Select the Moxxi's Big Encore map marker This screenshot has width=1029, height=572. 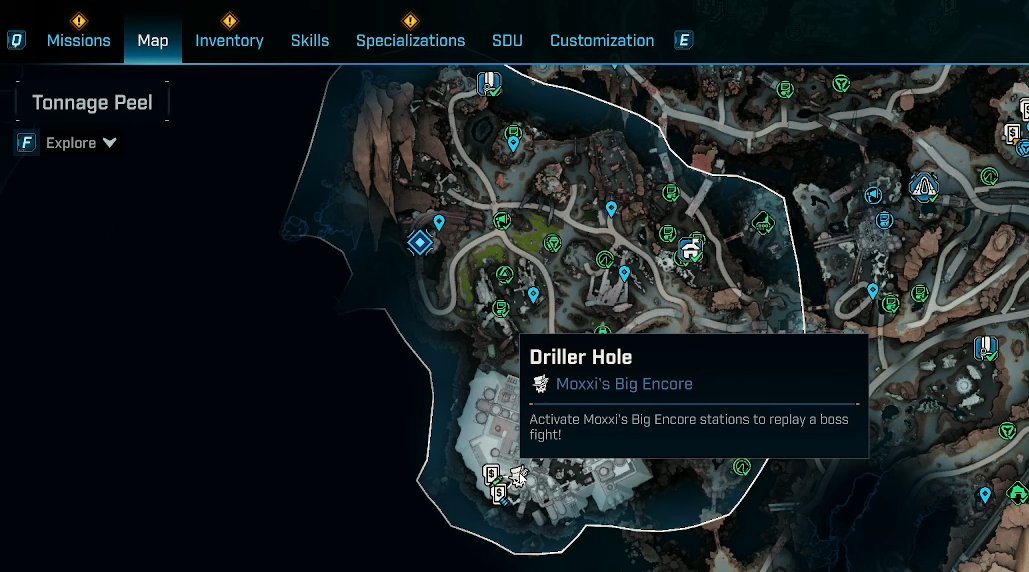pyautogui.click(x=519, y=476)
